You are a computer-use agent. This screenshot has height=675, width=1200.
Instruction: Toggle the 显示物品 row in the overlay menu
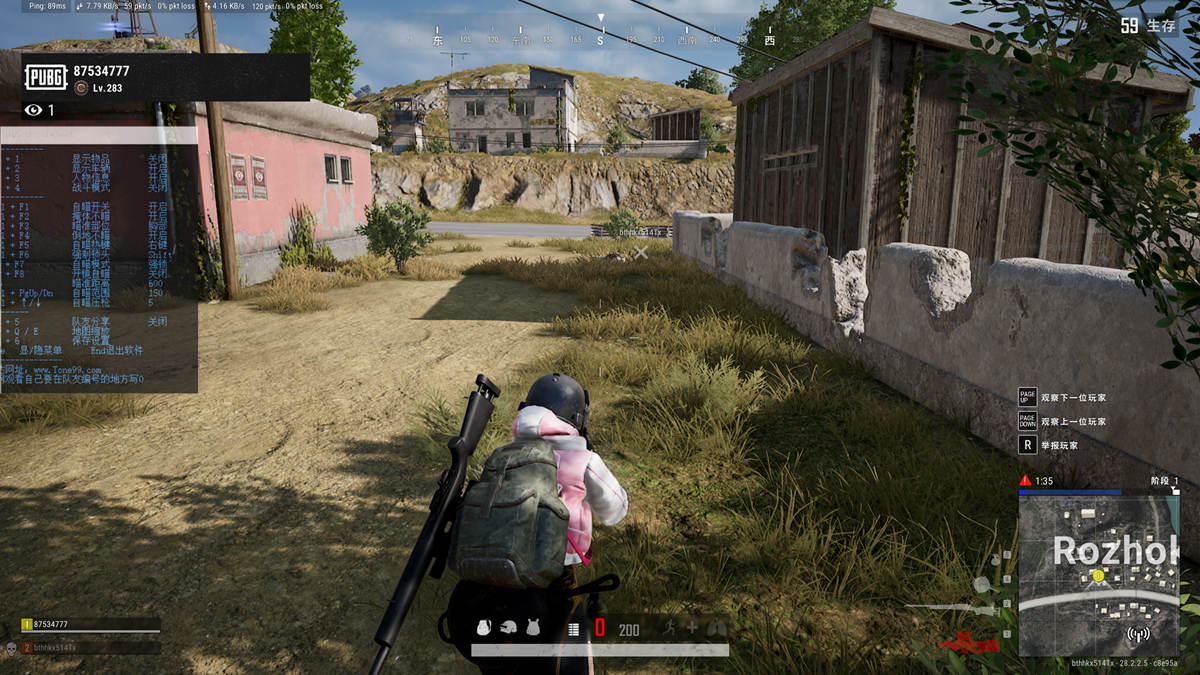pyautogui.click(x=90, y=158)
